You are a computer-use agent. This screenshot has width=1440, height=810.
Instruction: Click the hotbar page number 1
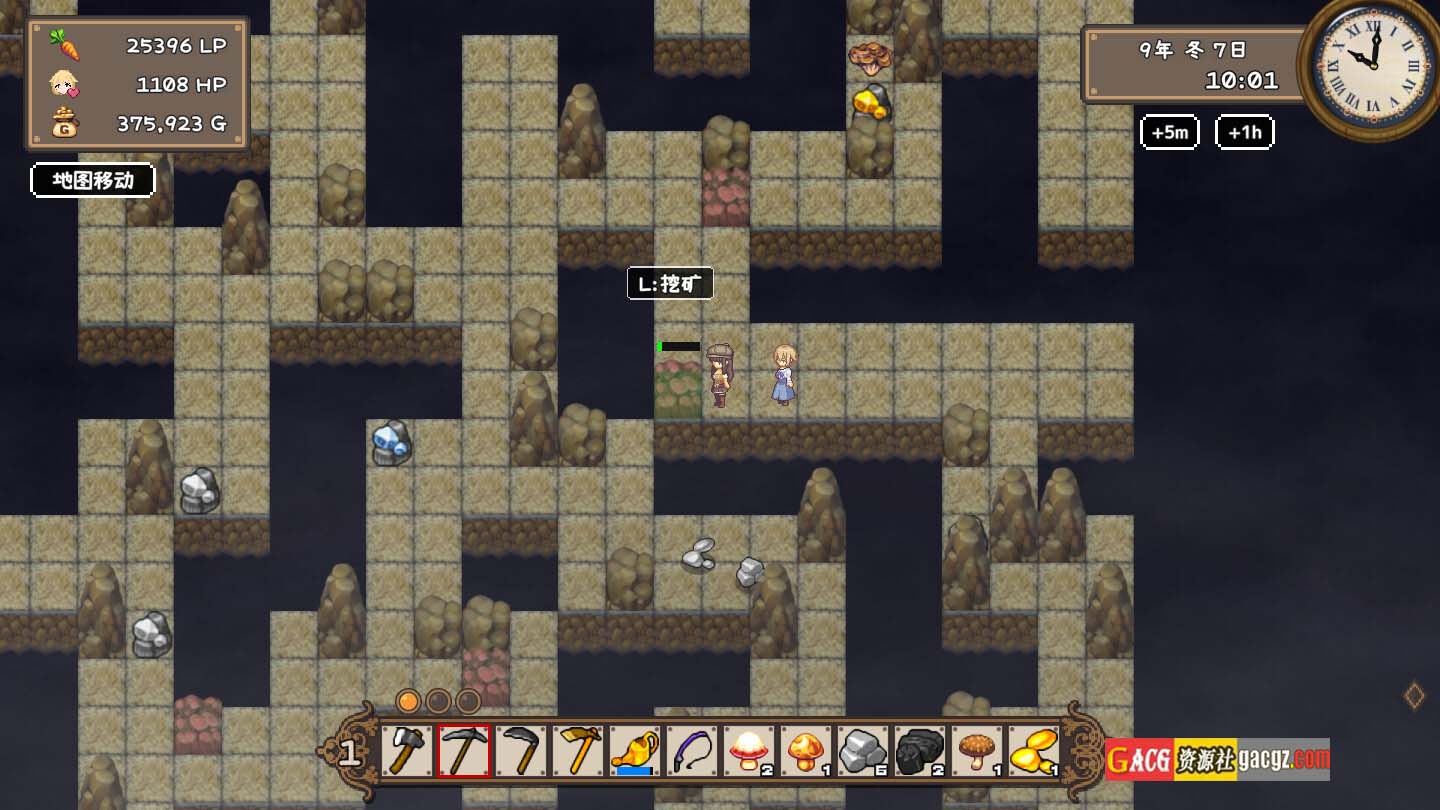tap(349, 752)
